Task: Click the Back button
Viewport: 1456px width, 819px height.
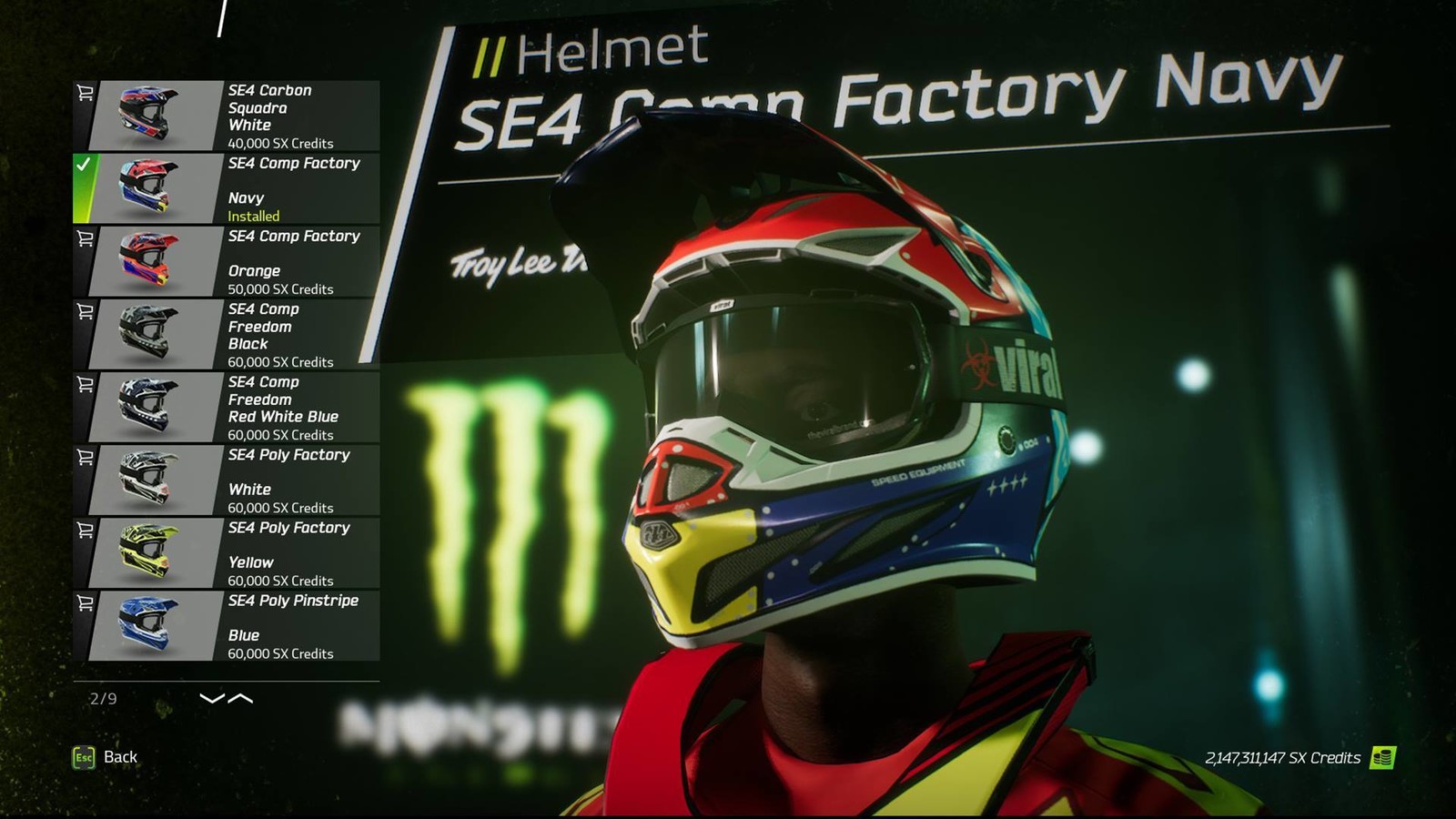Action: (119, 756)
